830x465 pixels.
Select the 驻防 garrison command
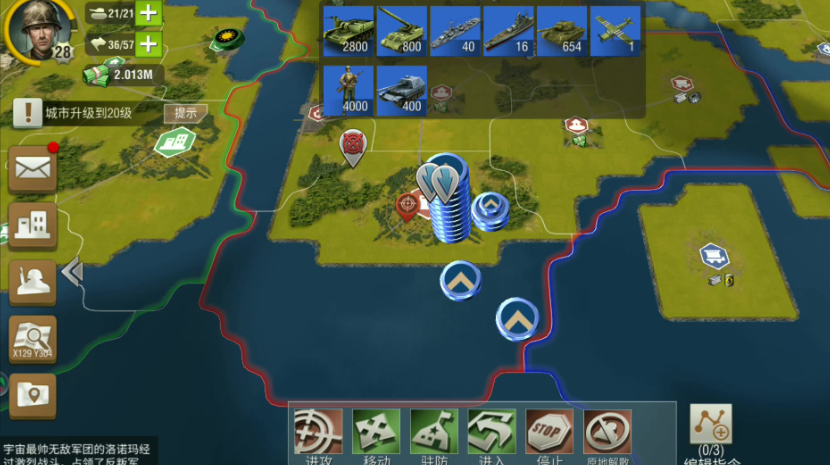tap(435, 433)
